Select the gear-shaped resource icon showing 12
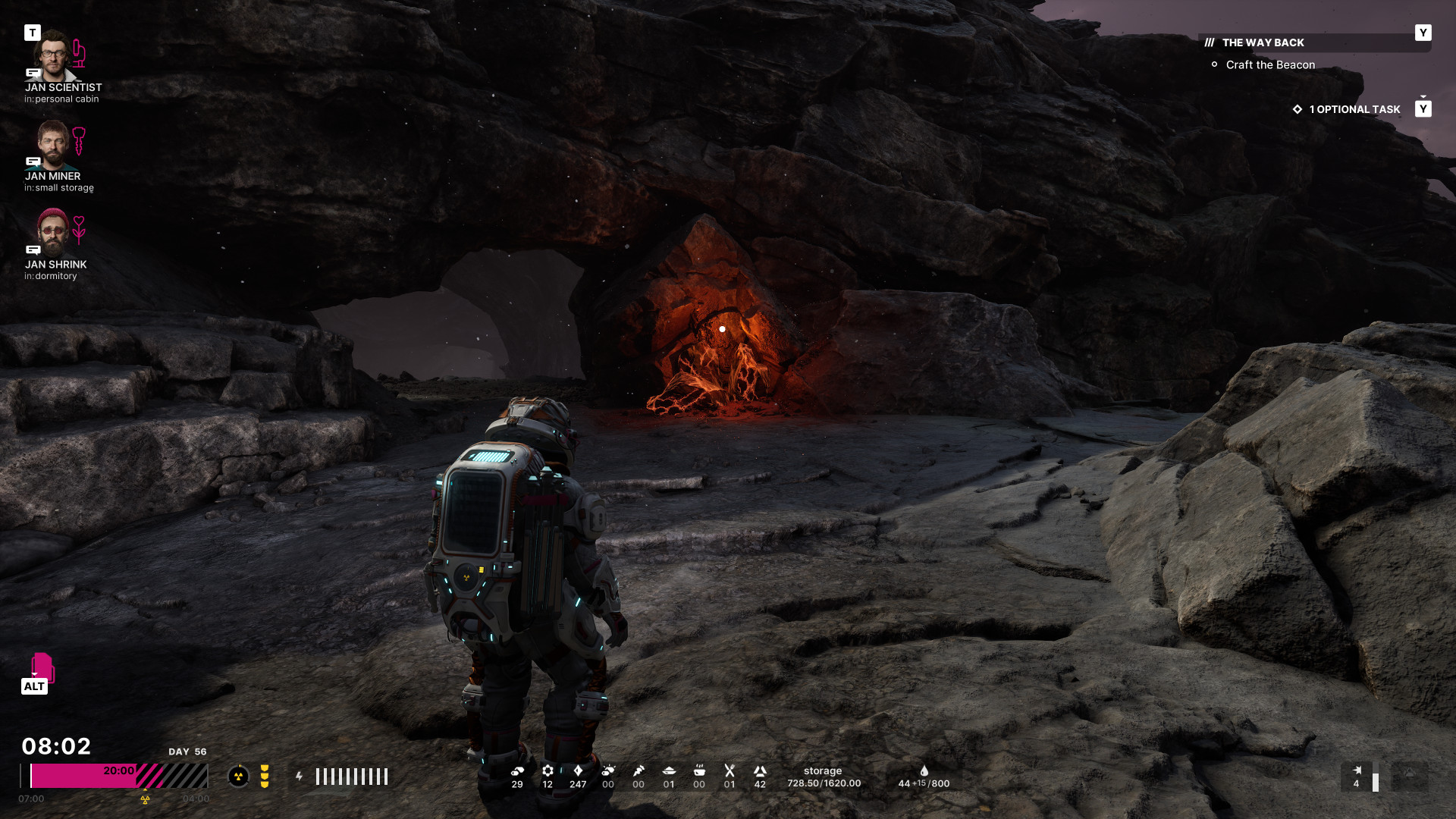The width and height of the screenshot is (1456, 819). 548,771
